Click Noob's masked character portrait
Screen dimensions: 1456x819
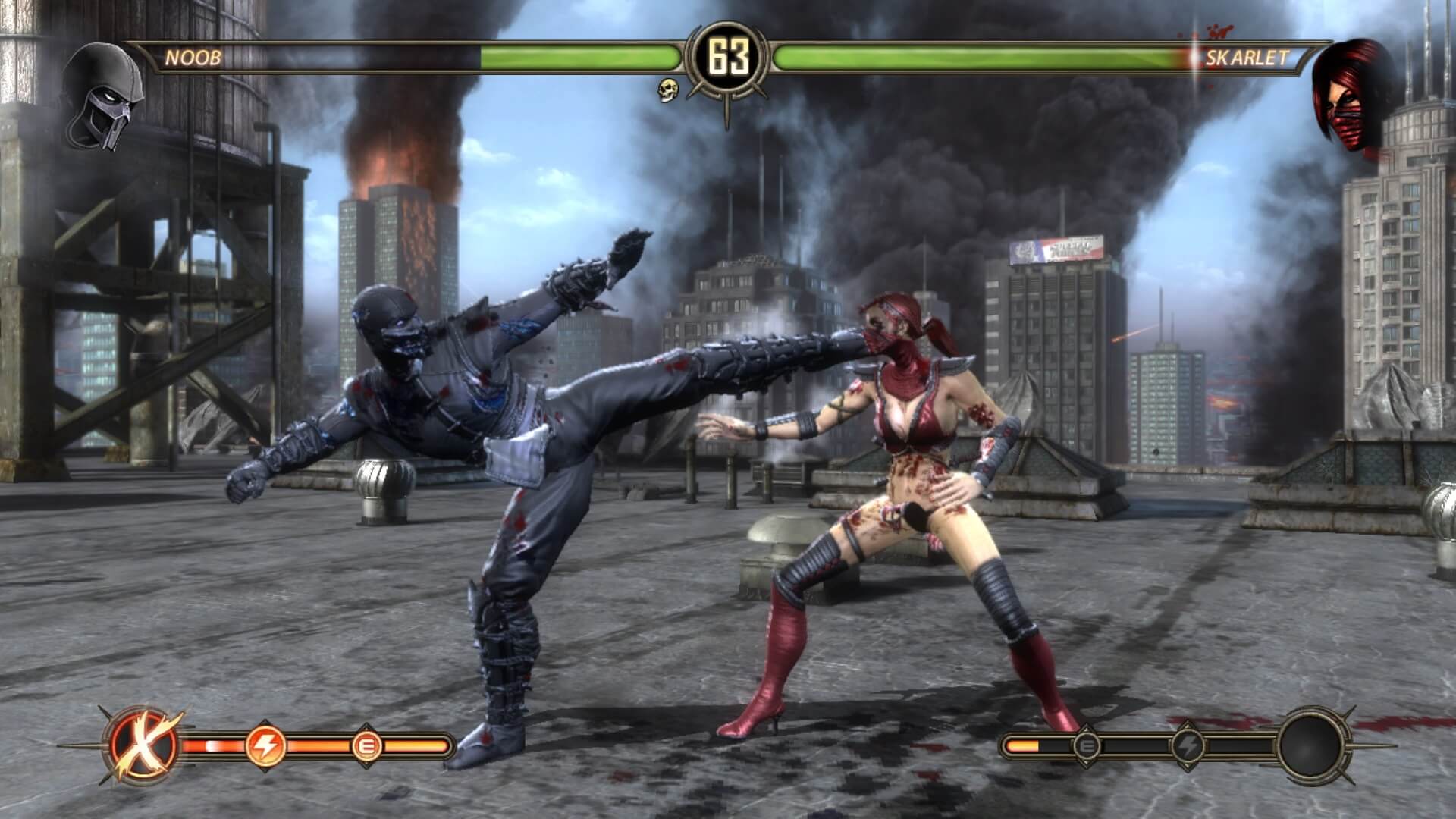point(105,96)
